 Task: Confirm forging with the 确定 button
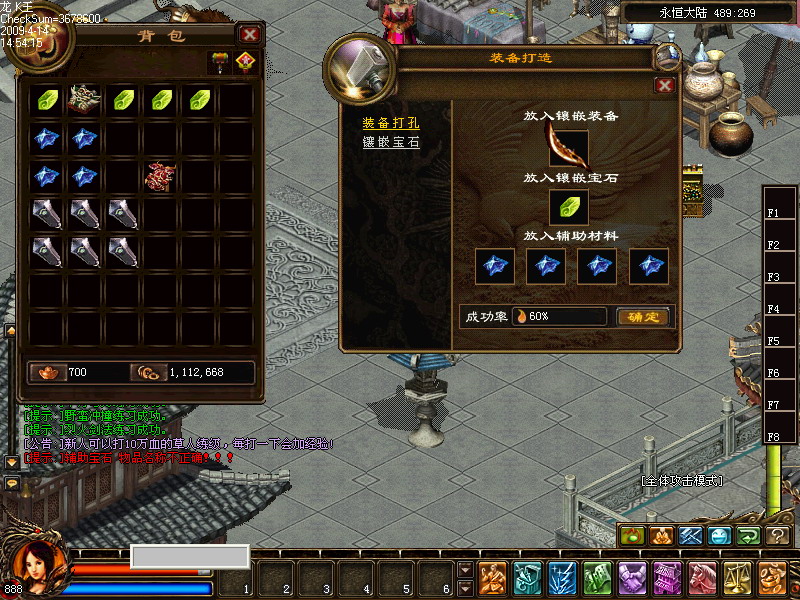coord(642,316)
